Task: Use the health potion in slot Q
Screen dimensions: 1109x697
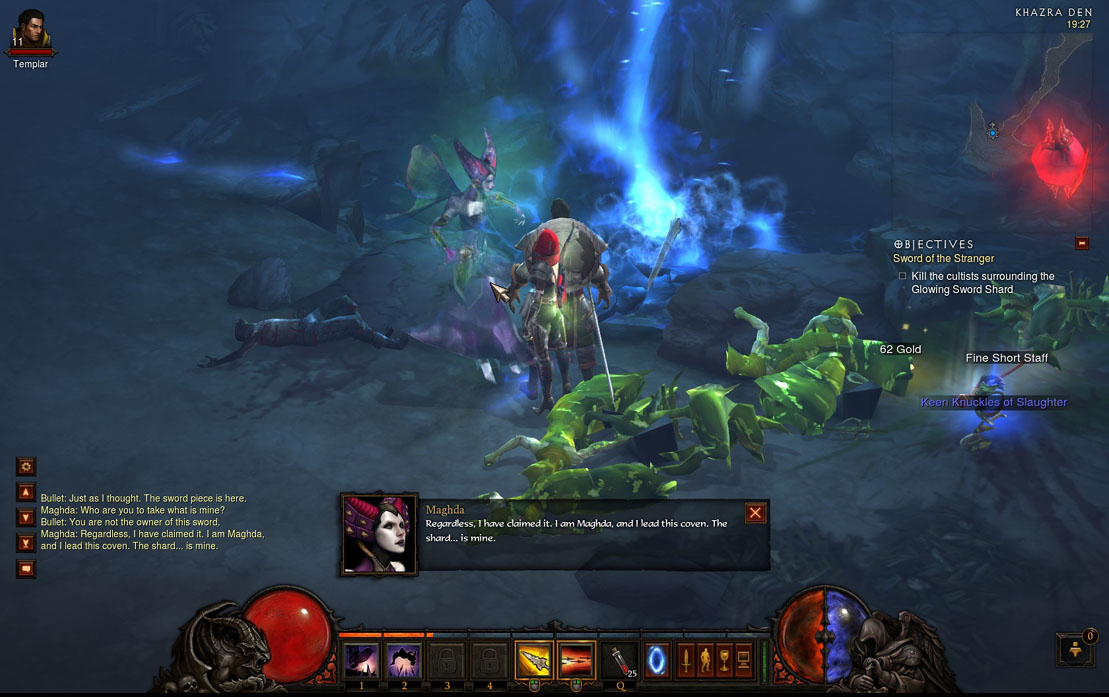Action: (621, 661)
